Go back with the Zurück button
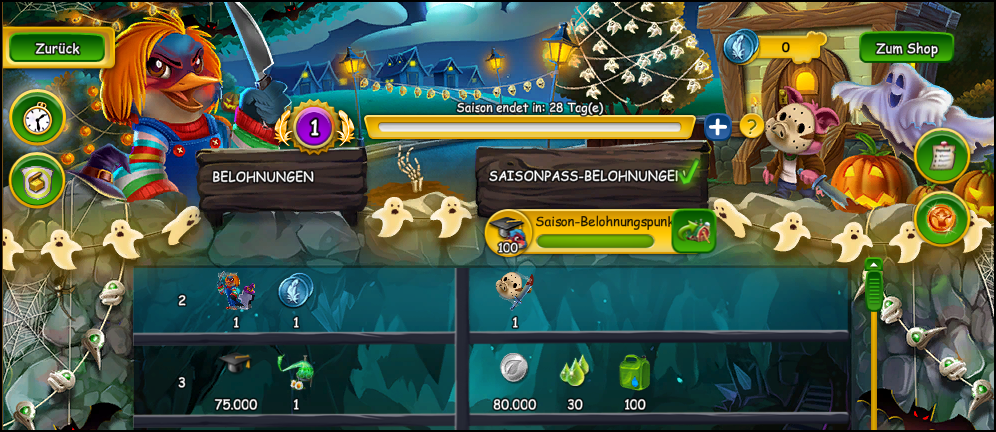Image resolution: width=996 pixels, height=432 pixels. tap(57, 48)
